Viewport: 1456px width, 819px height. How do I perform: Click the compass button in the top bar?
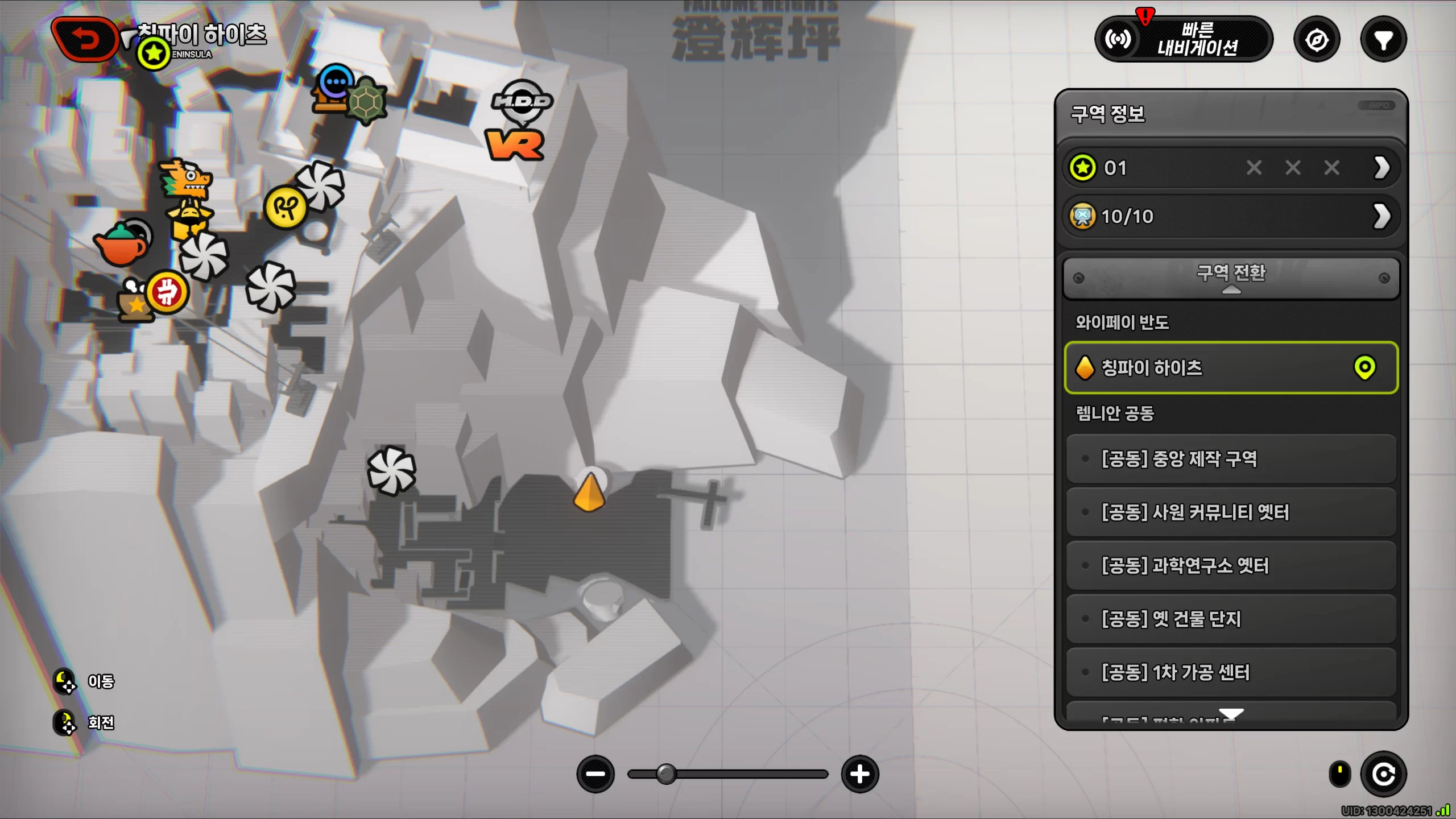pos(1317,40)
